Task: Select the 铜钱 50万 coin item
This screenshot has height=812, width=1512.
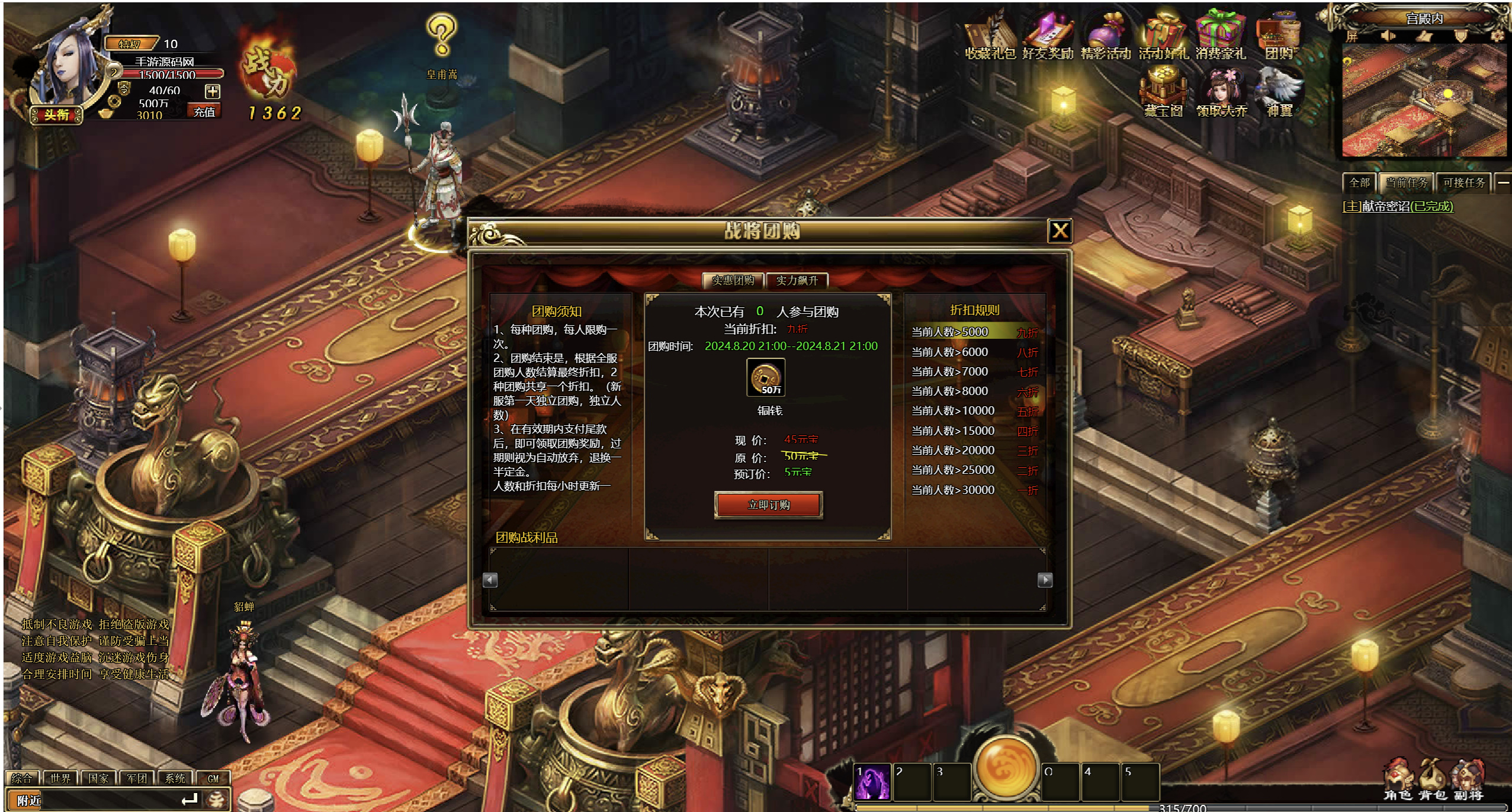Action: 766,377
